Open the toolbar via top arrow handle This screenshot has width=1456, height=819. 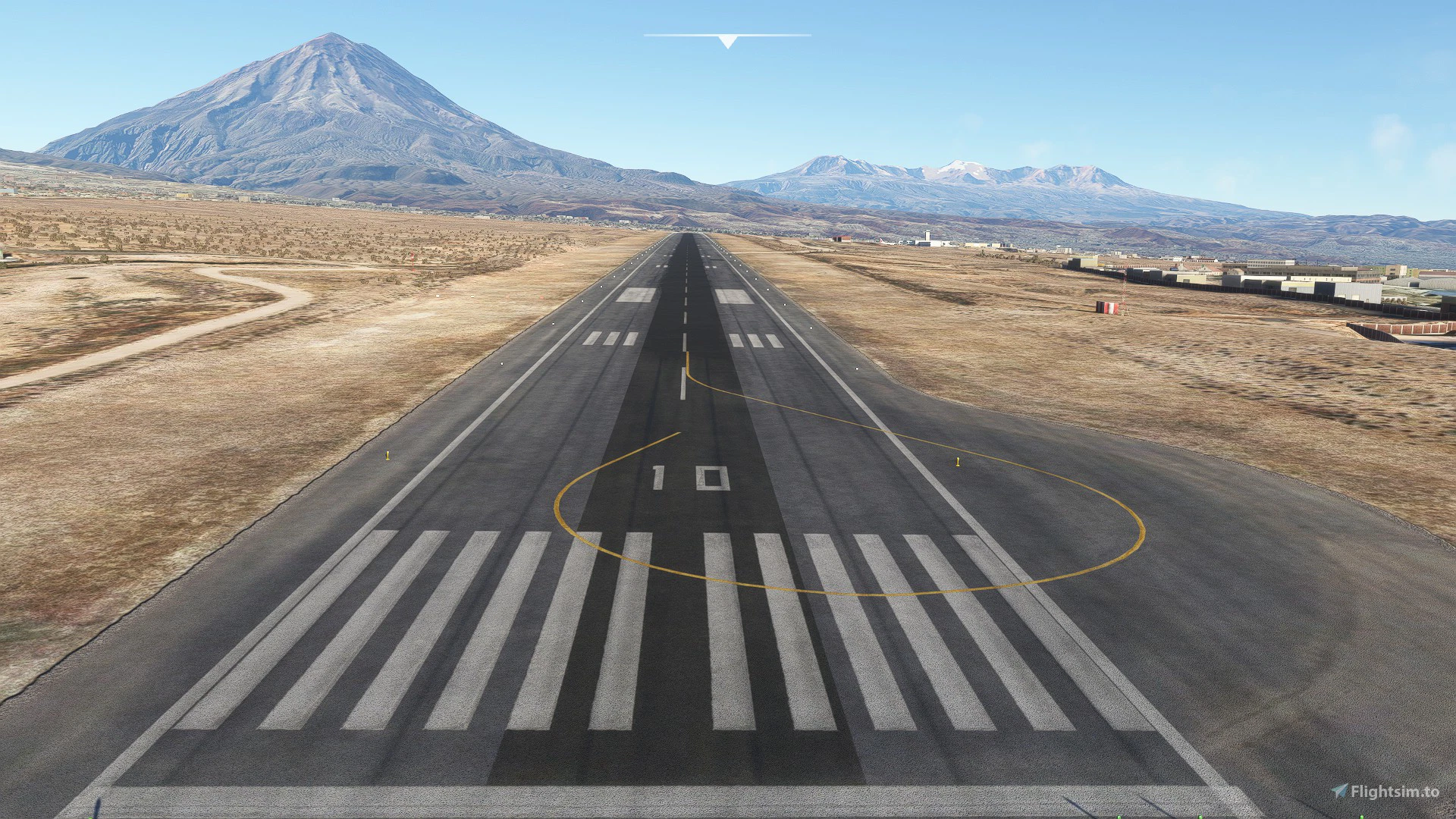click(x=727, y=41)
